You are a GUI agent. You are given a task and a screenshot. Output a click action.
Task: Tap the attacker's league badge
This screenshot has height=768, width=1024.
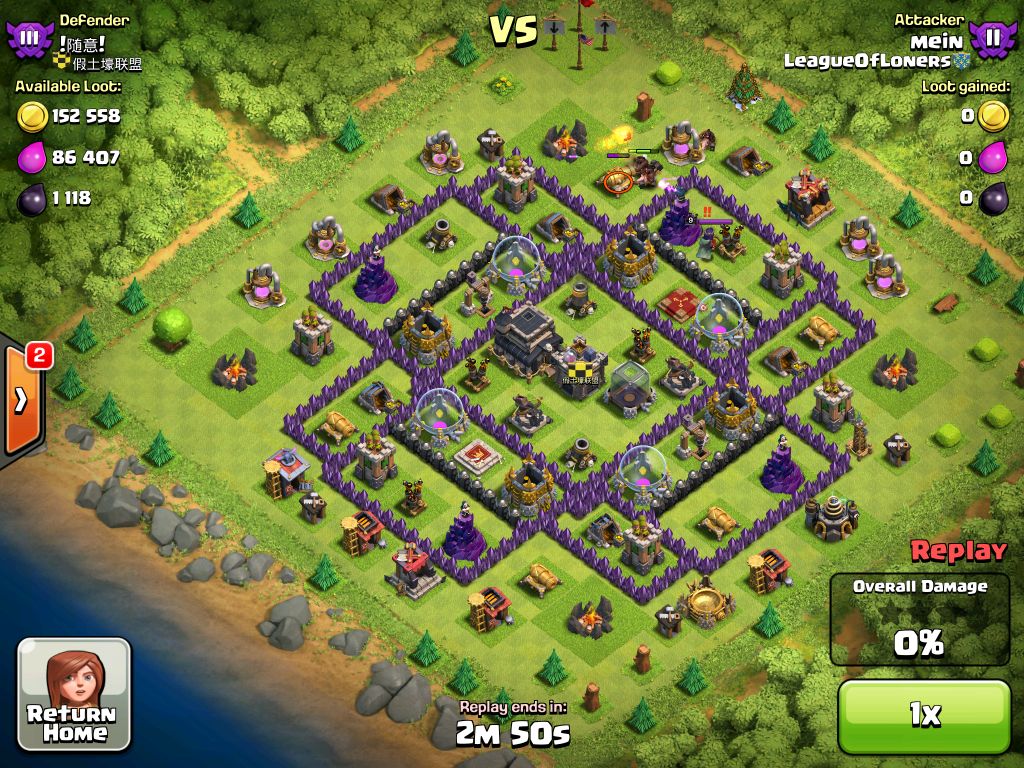pos(992,38)
